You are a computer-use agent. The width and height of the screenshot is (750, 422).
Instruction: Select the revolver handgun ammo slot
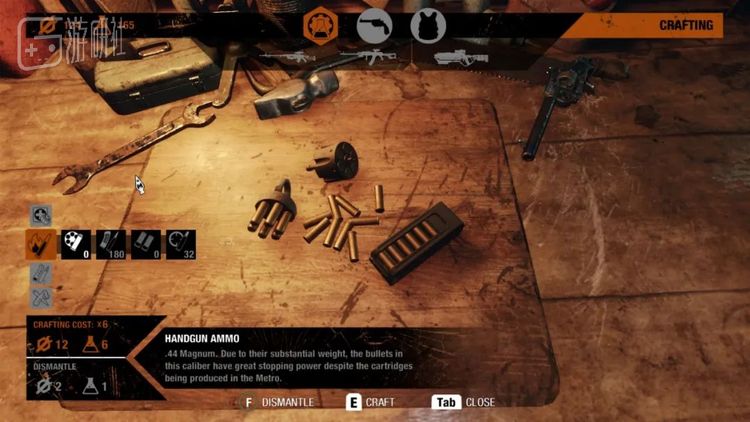click(76, 244)
